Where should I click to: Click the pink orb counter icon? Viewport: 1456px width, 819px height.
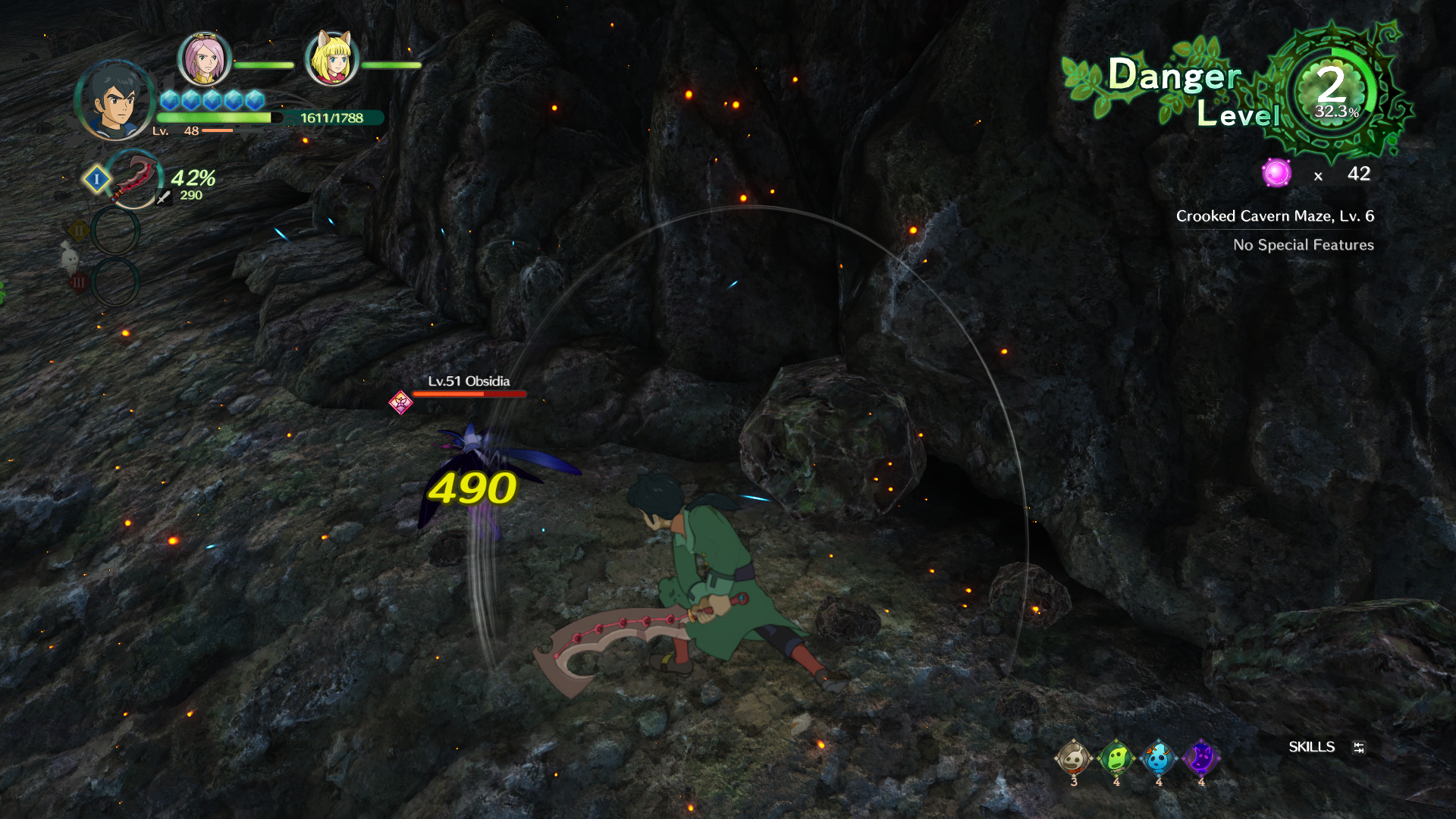tap(1276, 174)
